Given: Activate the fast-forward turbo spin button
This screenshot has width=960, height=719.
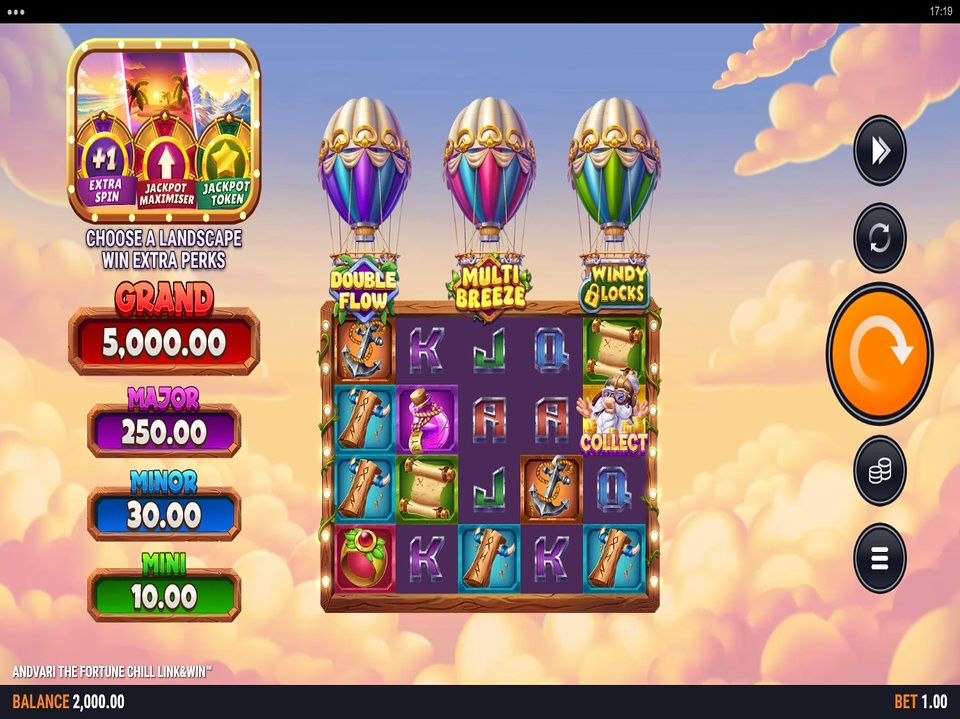Looking at the screenshot, I should coord(879,151).
